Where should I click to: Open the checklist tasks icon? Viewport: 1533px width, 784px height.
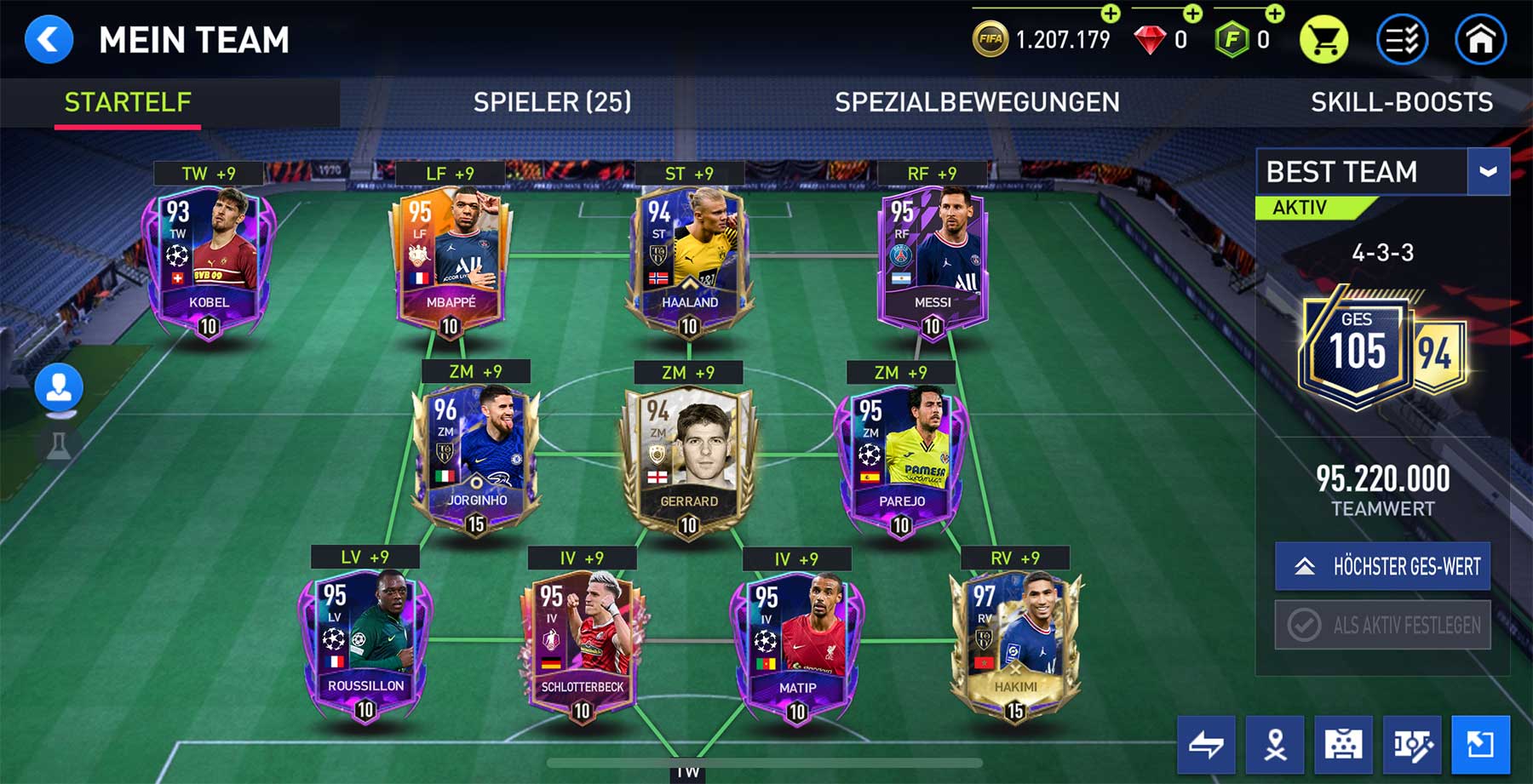pyautogui.click(x=1402, y=40)
